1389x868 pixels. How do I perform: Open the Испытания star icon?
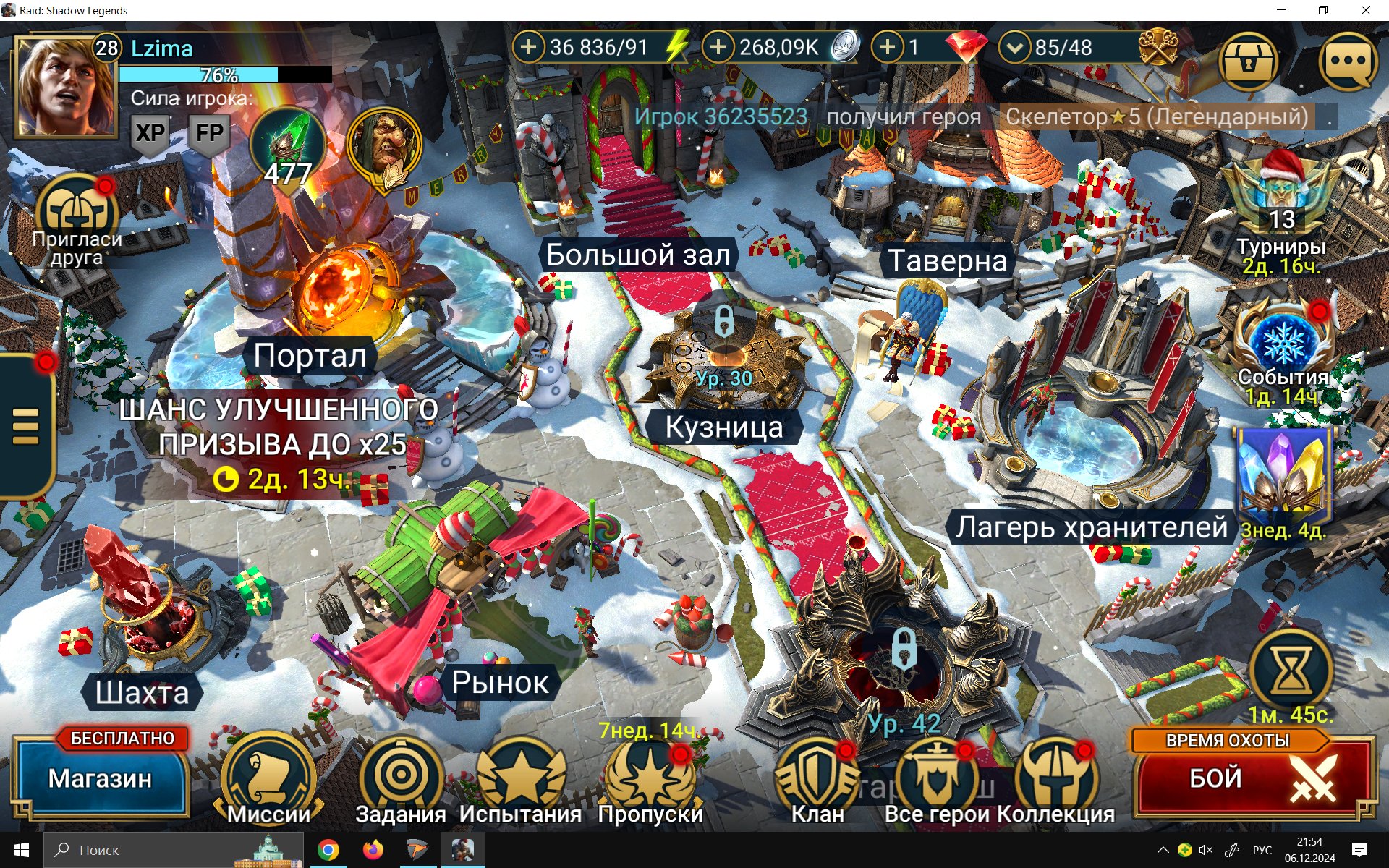520,776
